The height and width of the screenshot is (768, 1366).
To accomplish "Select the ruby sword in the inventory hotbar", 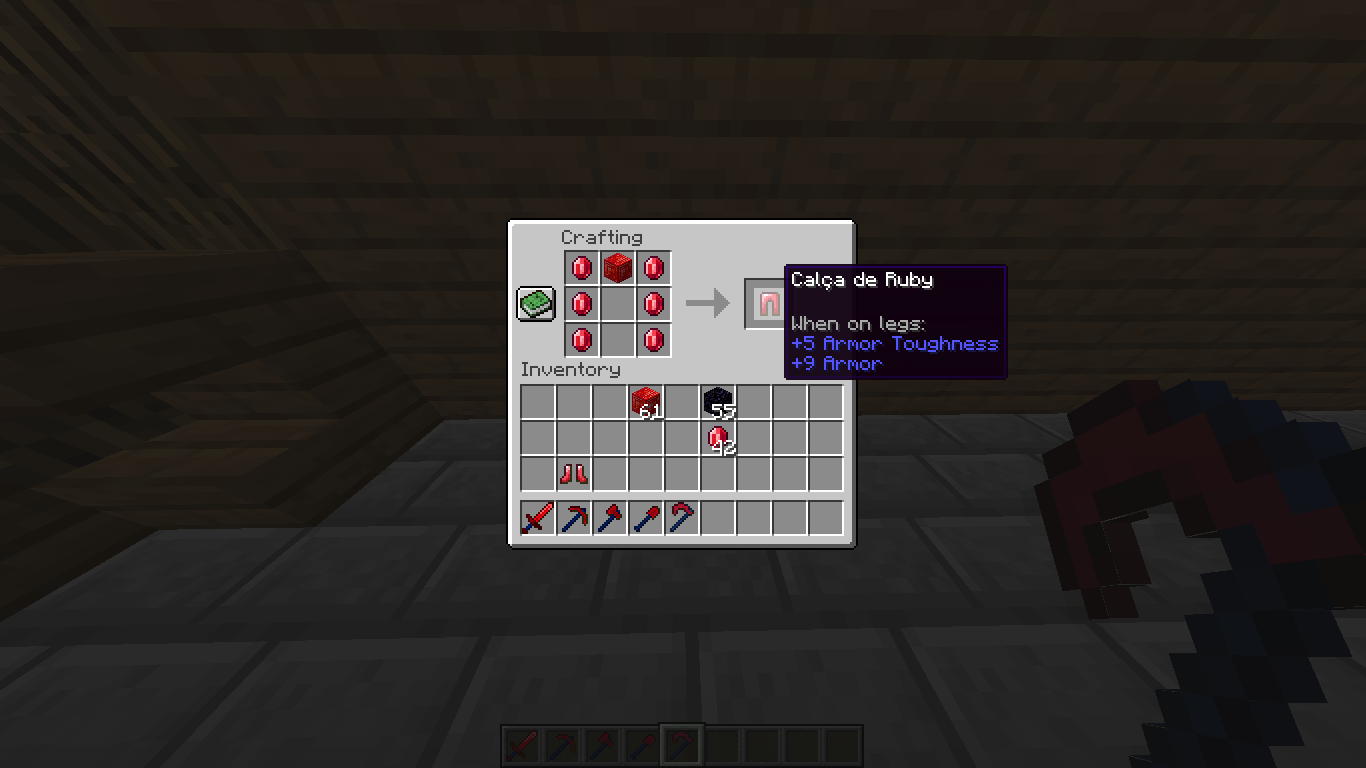I will click(536, 516).
